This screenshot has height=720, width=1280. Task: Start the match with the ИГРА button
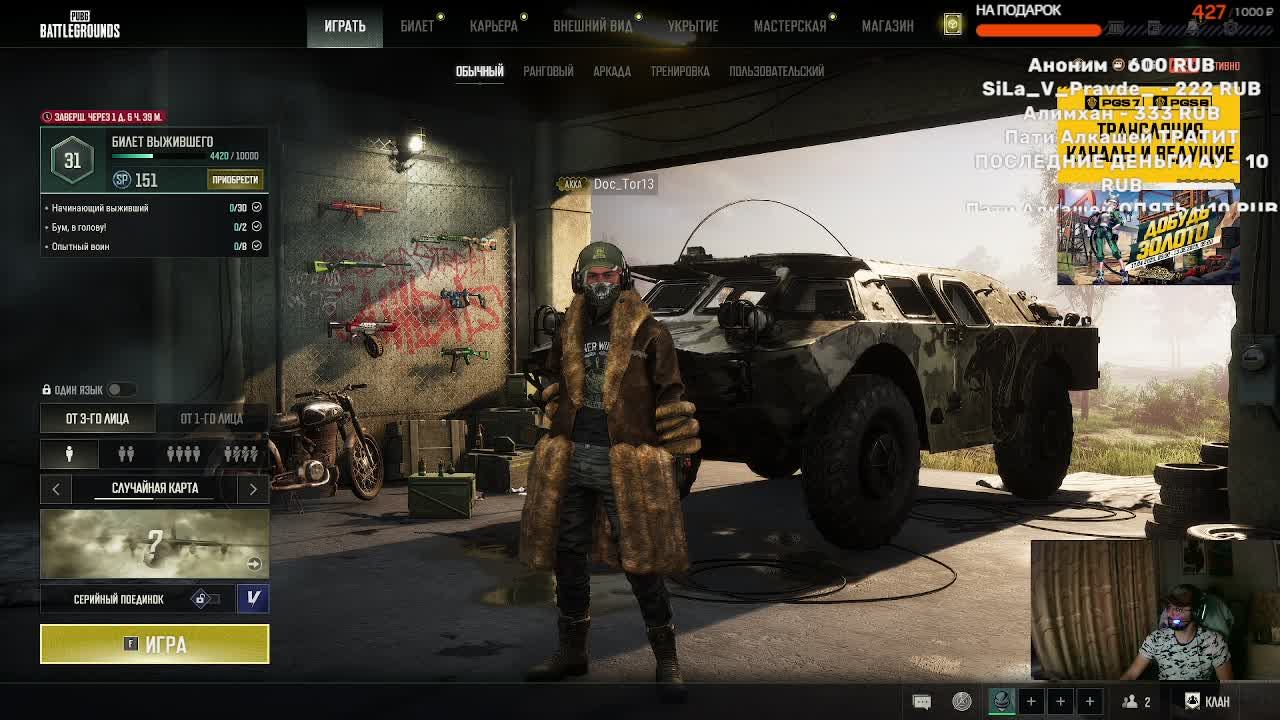(x=154, y=644)
